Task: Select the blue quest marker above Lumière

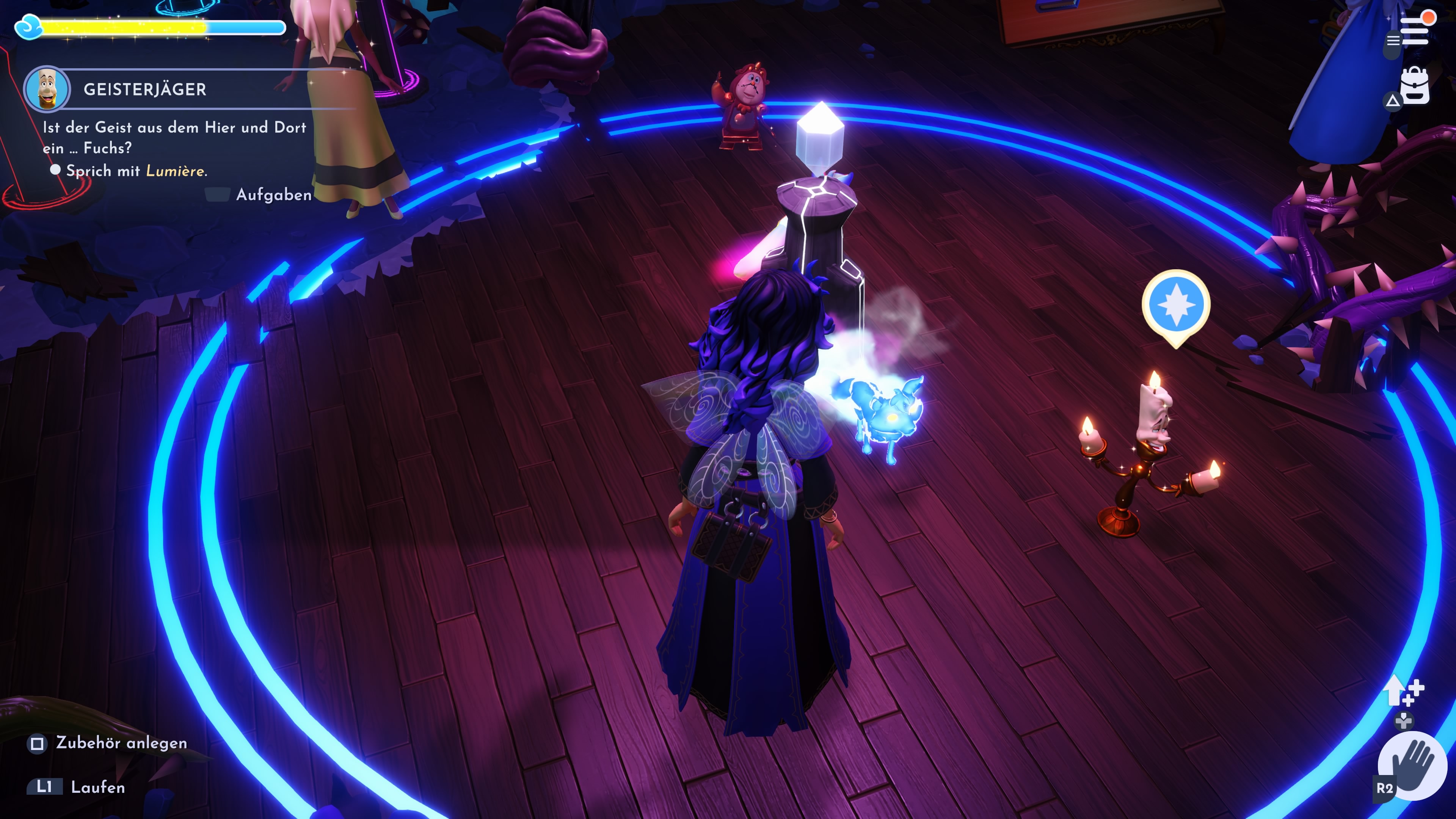Action: pyautogui.click(x=1176, y=305)
